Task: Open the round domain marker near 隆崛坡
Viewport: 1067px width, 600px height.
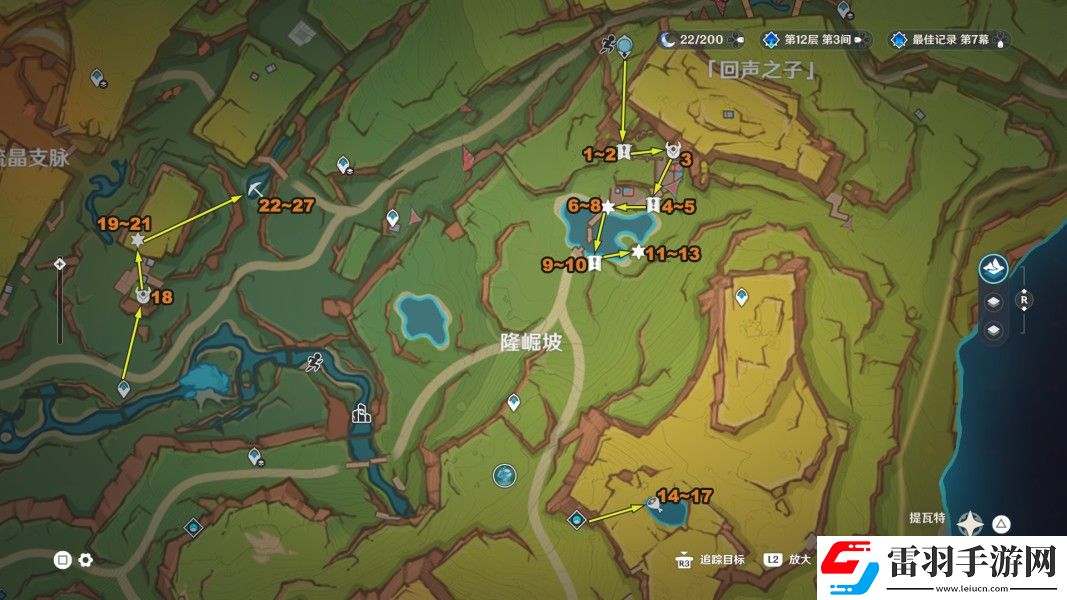Action: click(x=504, y=475)
